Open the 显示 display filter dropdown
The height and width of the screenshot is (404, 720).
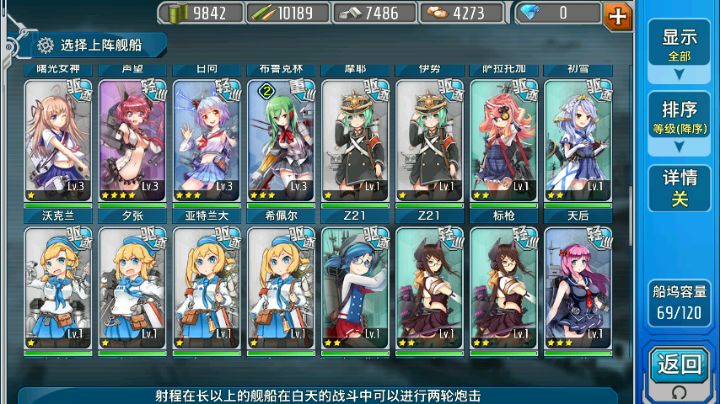point(680,45)
